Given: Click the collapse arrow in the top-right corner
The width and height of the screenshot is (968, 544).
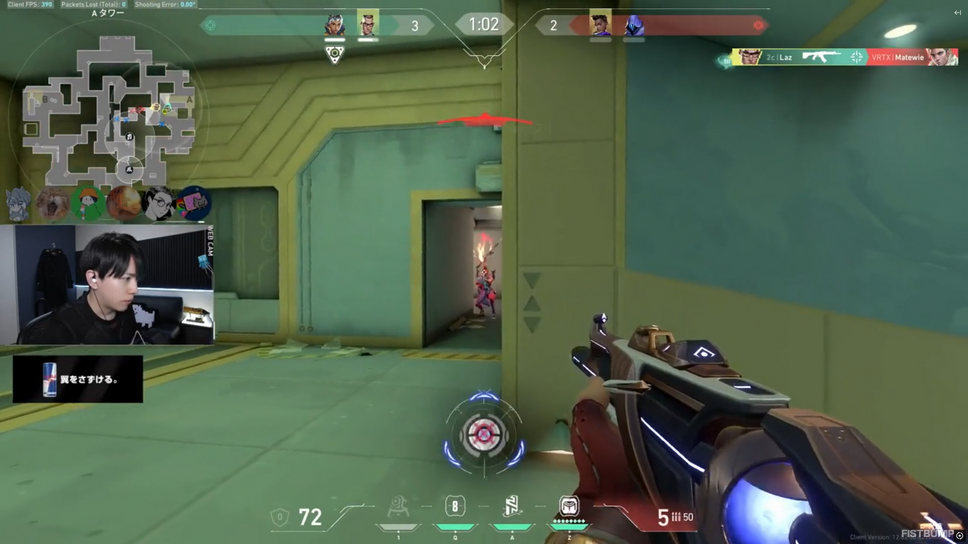Looking at the screenshot, I should (x=957, y=12).
